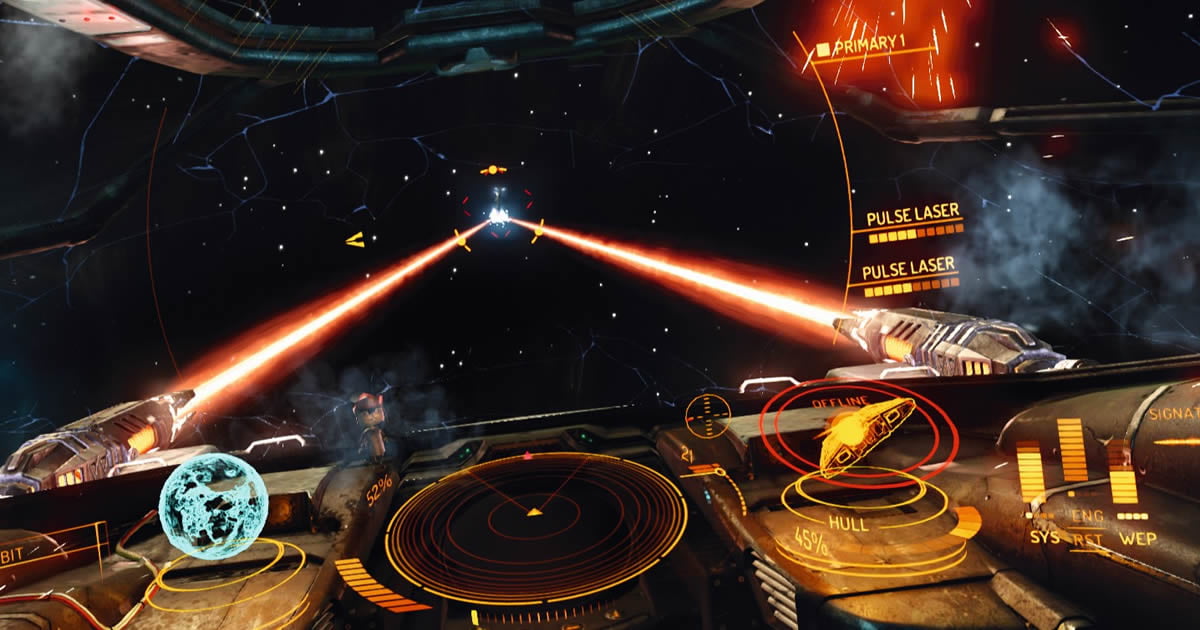Click the circular radar scanner

pyautogui.click(x=535, y=514)
